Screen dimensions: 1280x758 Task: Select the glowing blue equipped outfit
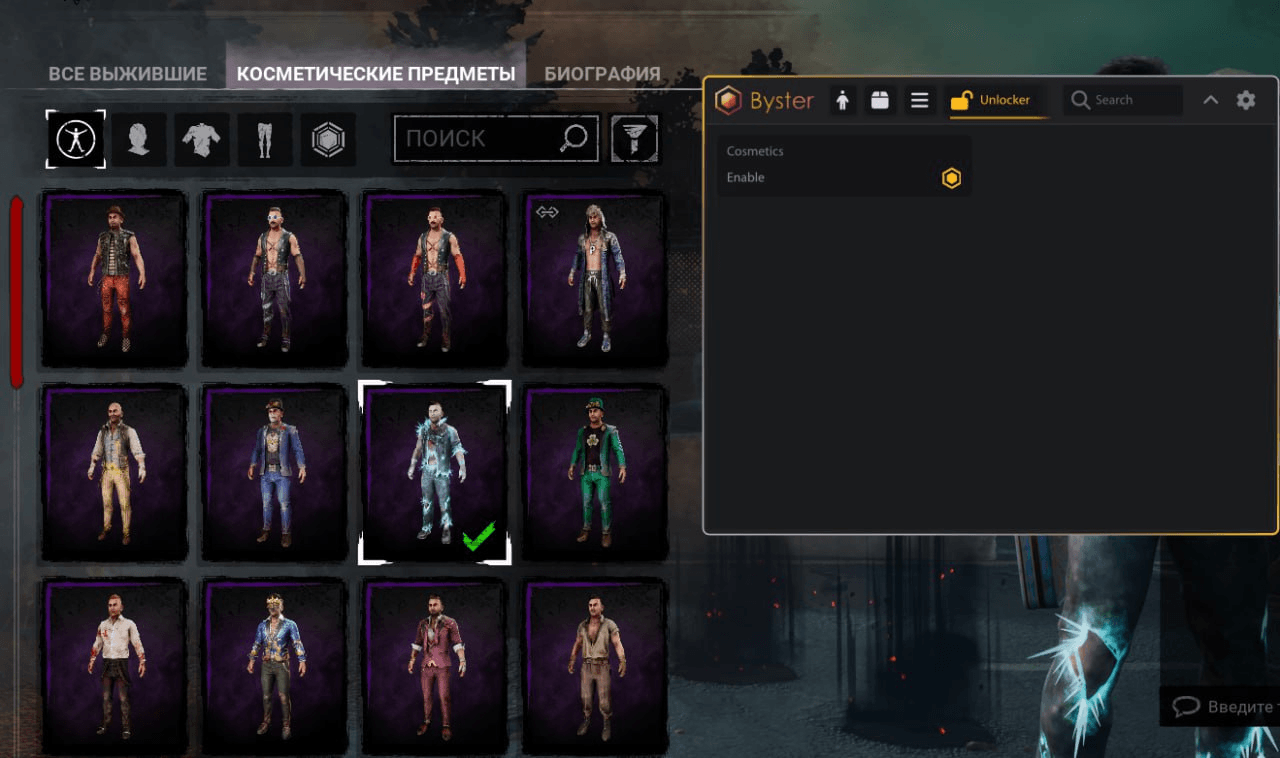(435, 472)
